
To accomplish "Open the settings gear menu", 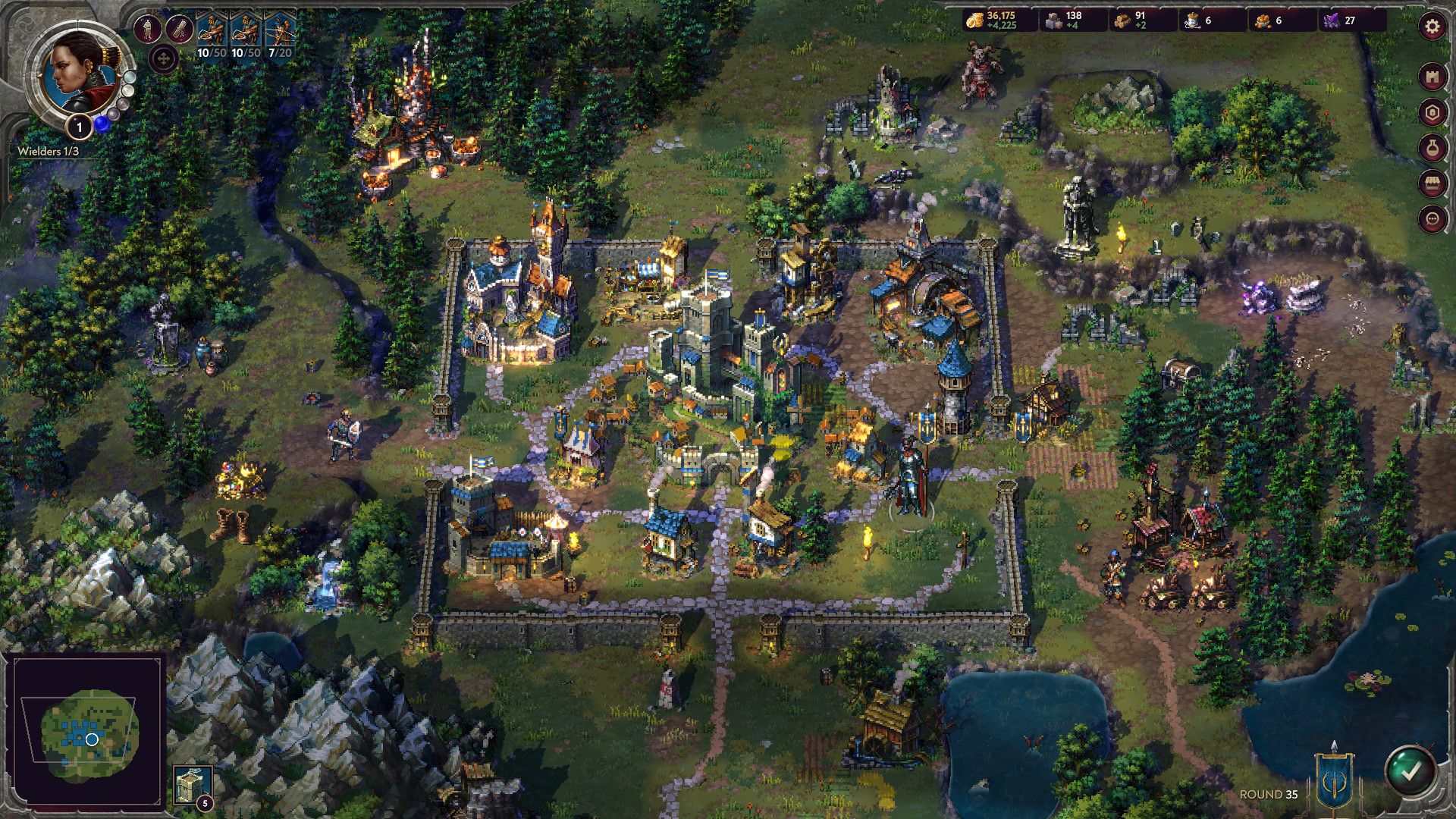I will point(1432,24).
